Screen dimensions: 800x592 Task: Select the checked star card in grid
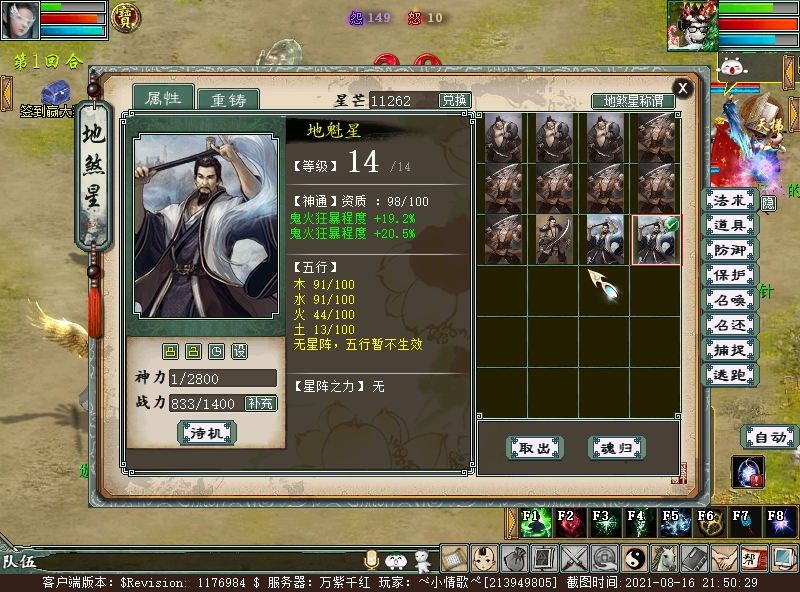(x=655, y=240)
